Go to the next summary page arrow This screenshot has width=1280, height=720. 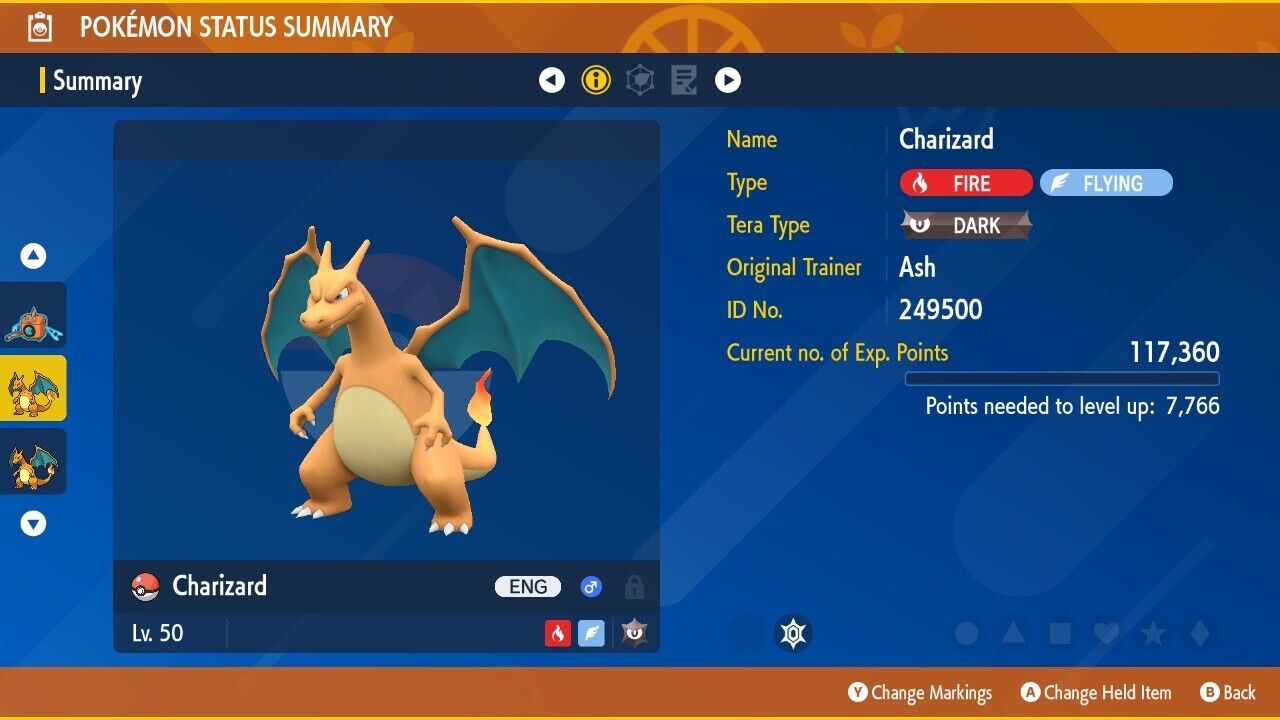tap(728, 80)
